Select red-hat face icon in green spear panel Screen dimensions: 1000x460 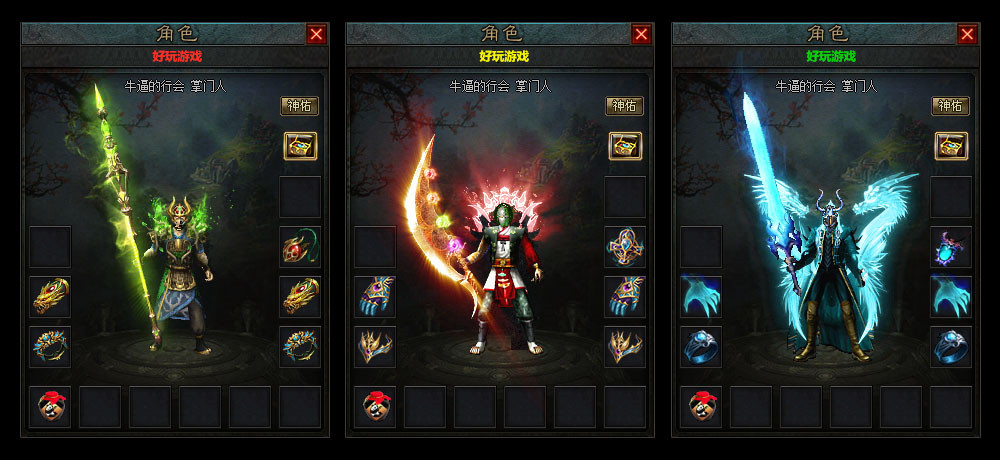50,406
